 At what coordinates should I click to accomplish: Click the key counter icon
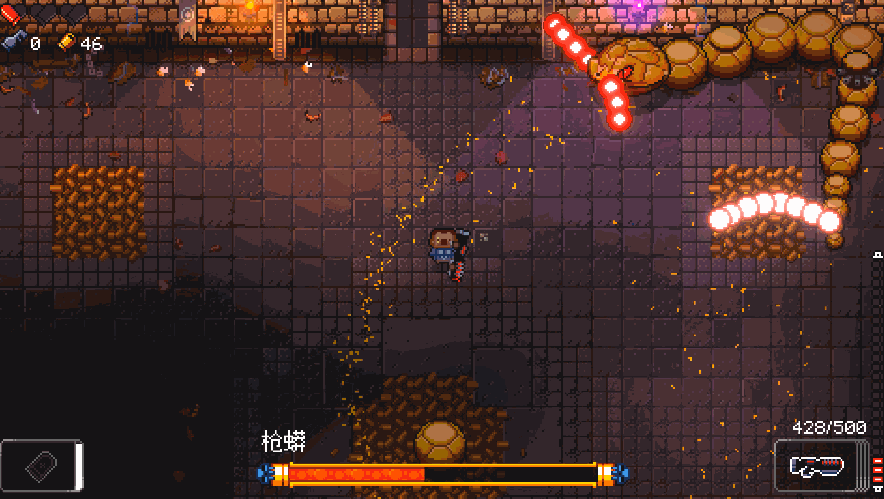13,43
